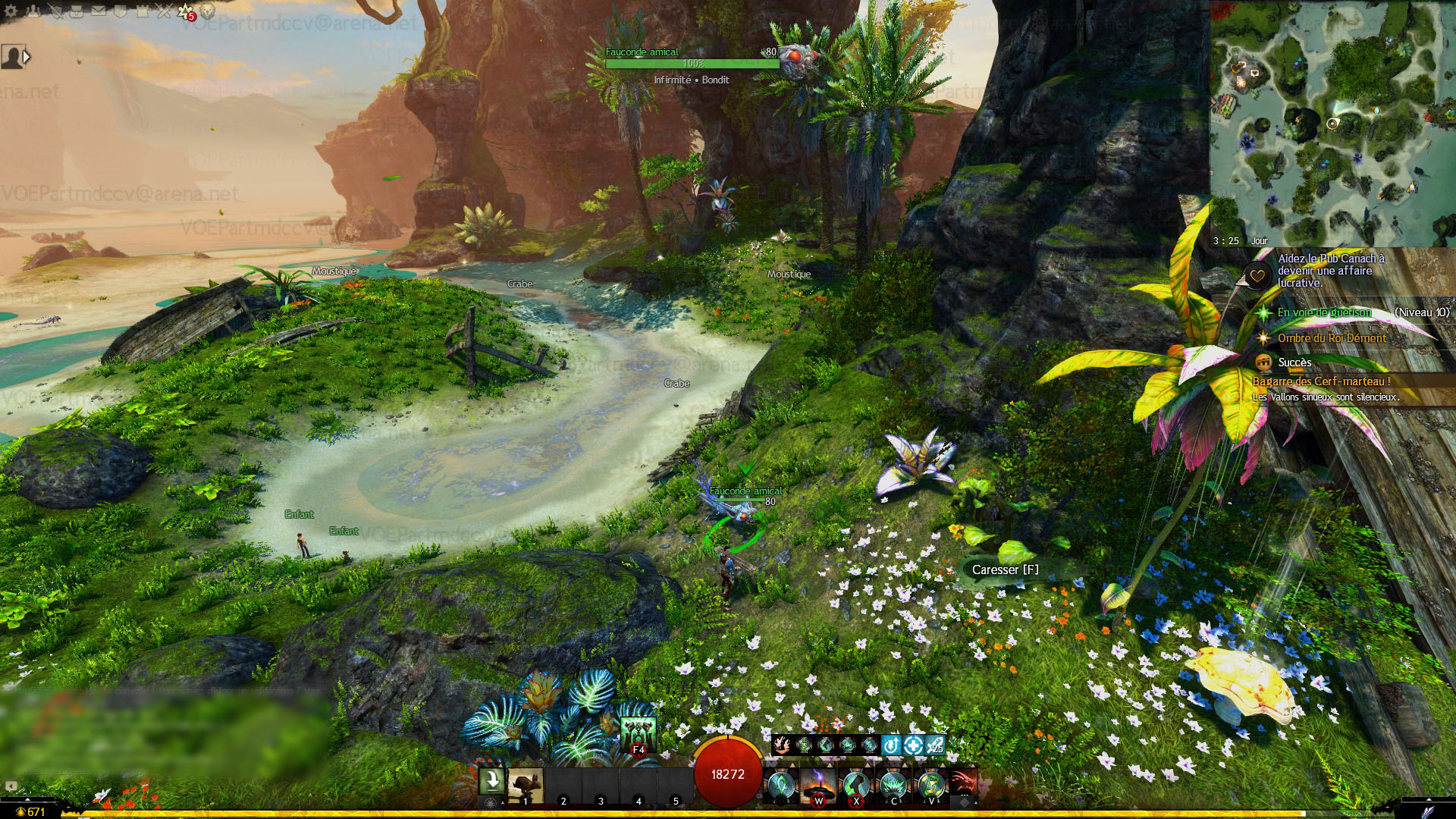Open the crossed swords PvP panel
Screen dimensions: 1456x819
[x=164, y=11]
